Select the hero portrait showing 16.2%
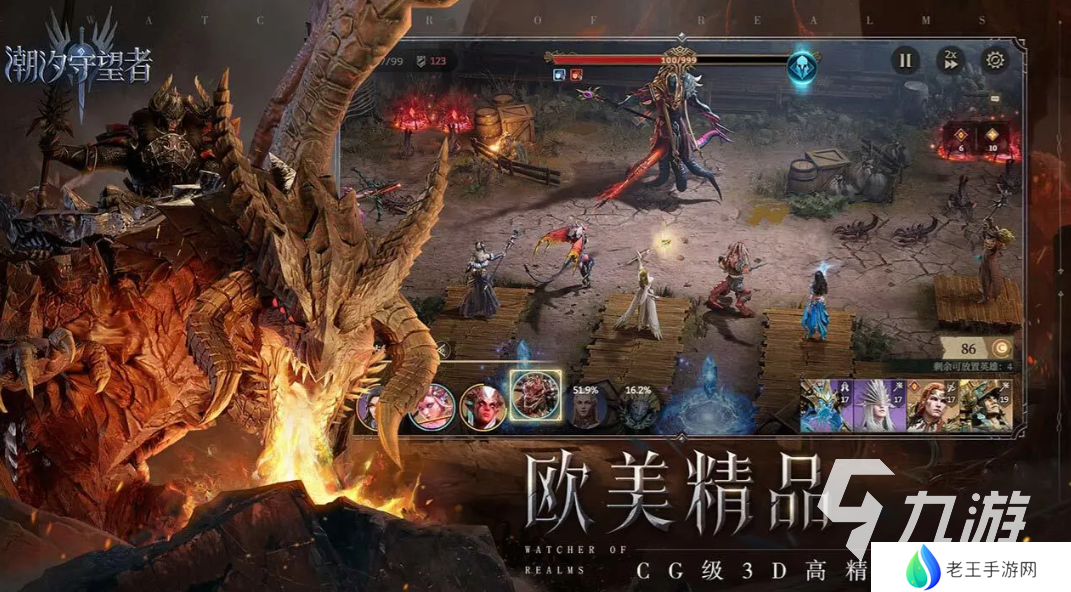Screen dimensions: 1071x592 pos(637,407)
